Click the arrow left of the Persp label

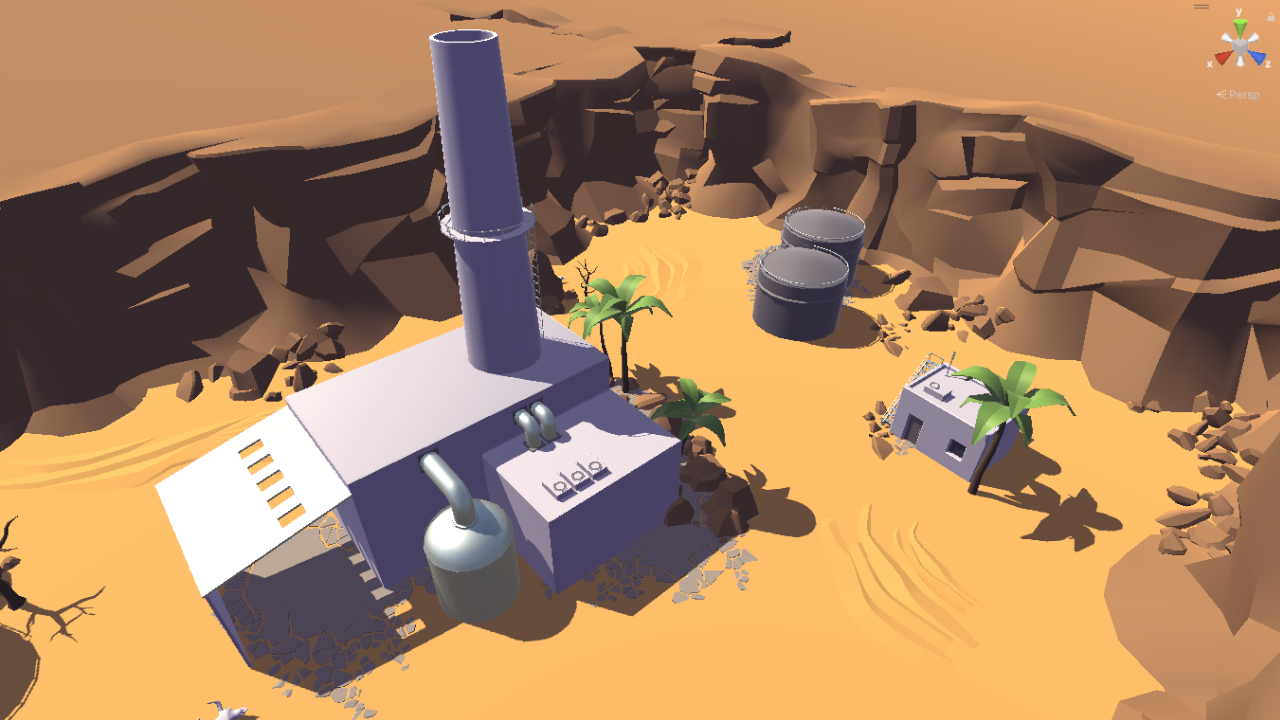coord(1222,94)
